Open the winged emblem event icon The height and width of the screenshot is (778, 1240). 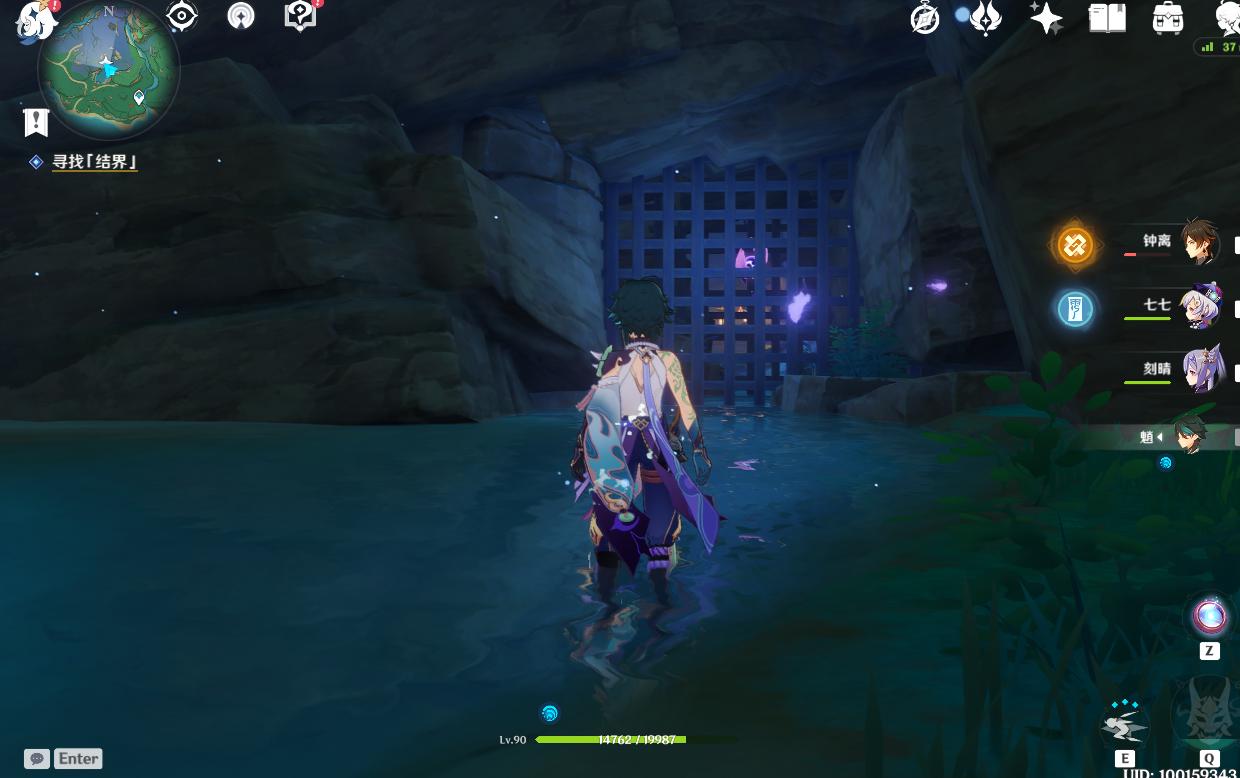[985, 18]
